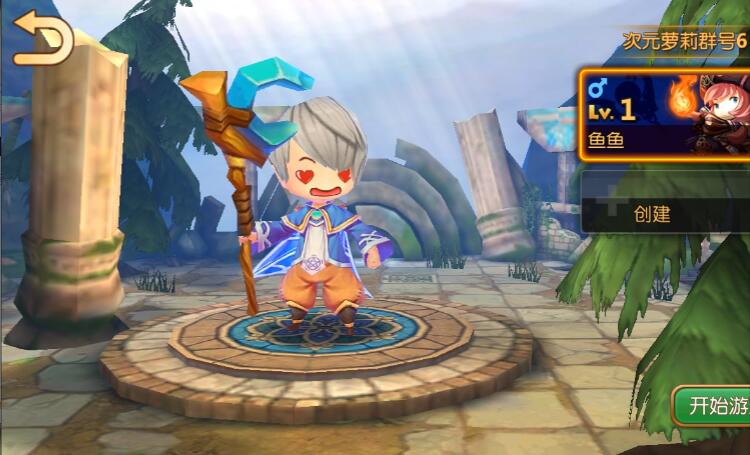Start the game with the green button
This screenshot has width=750, height=455.
pyautogui.click(x=712, y=406)
